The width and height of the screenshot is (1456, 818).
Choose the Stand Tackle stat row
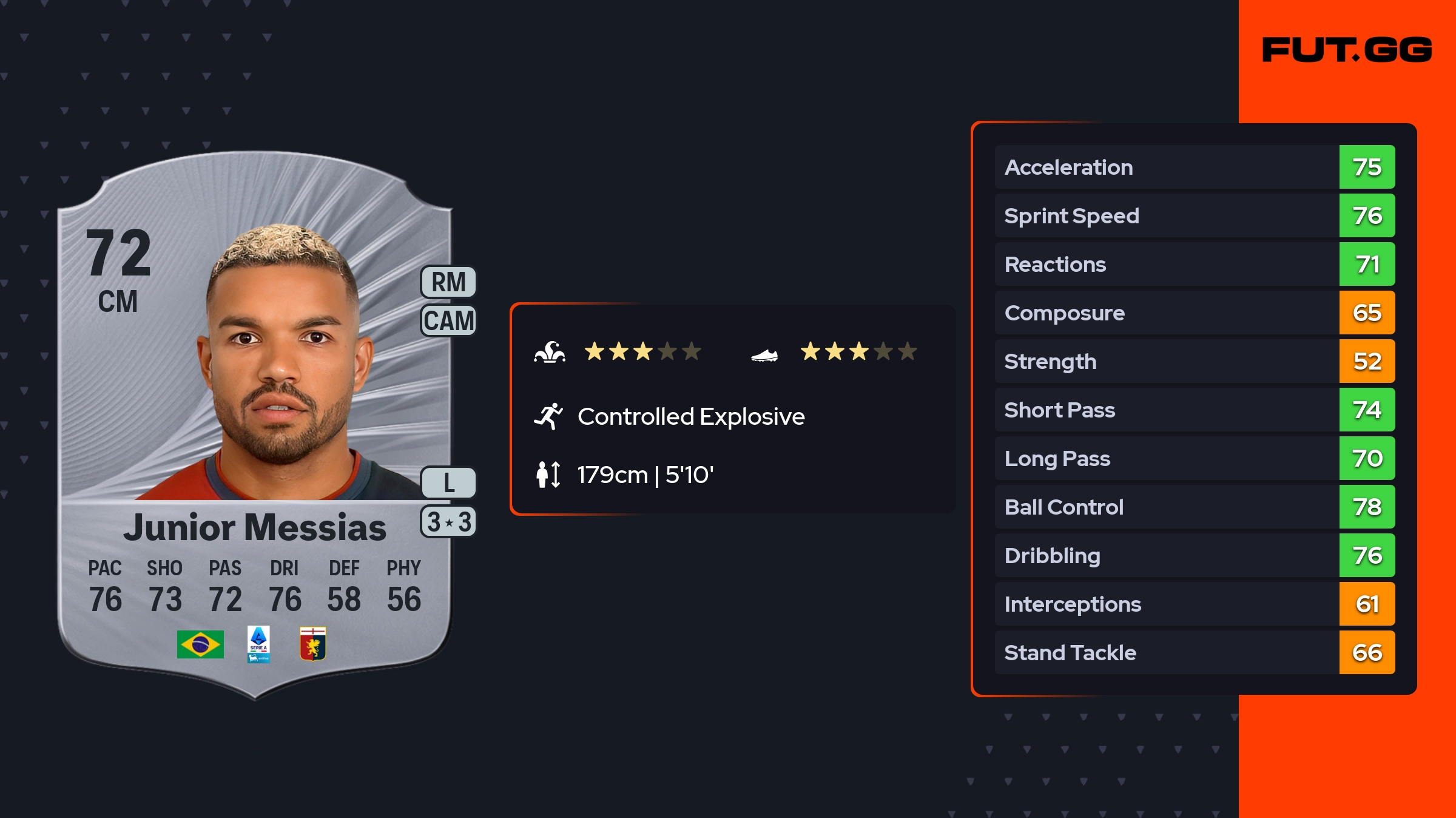tap(1194, 652)
